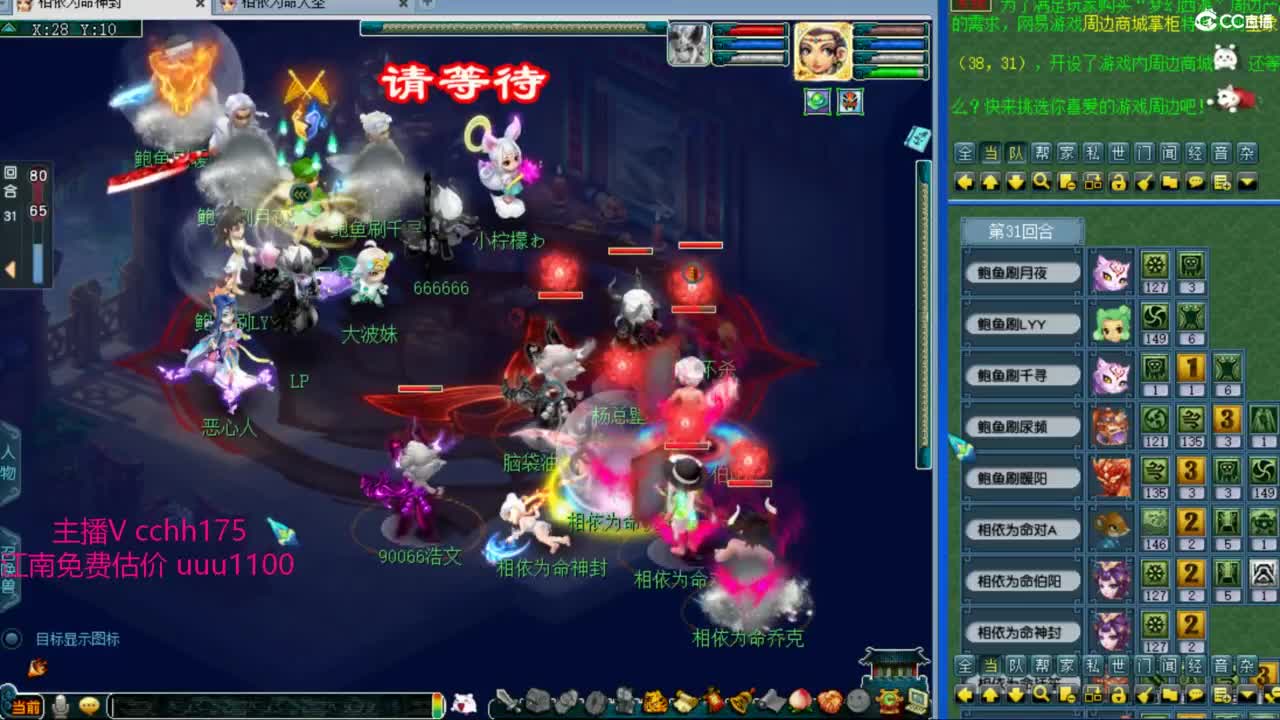Switch to the 相依为命大圣 window tab
The image size is (1280, 720).
pos(290,5)
